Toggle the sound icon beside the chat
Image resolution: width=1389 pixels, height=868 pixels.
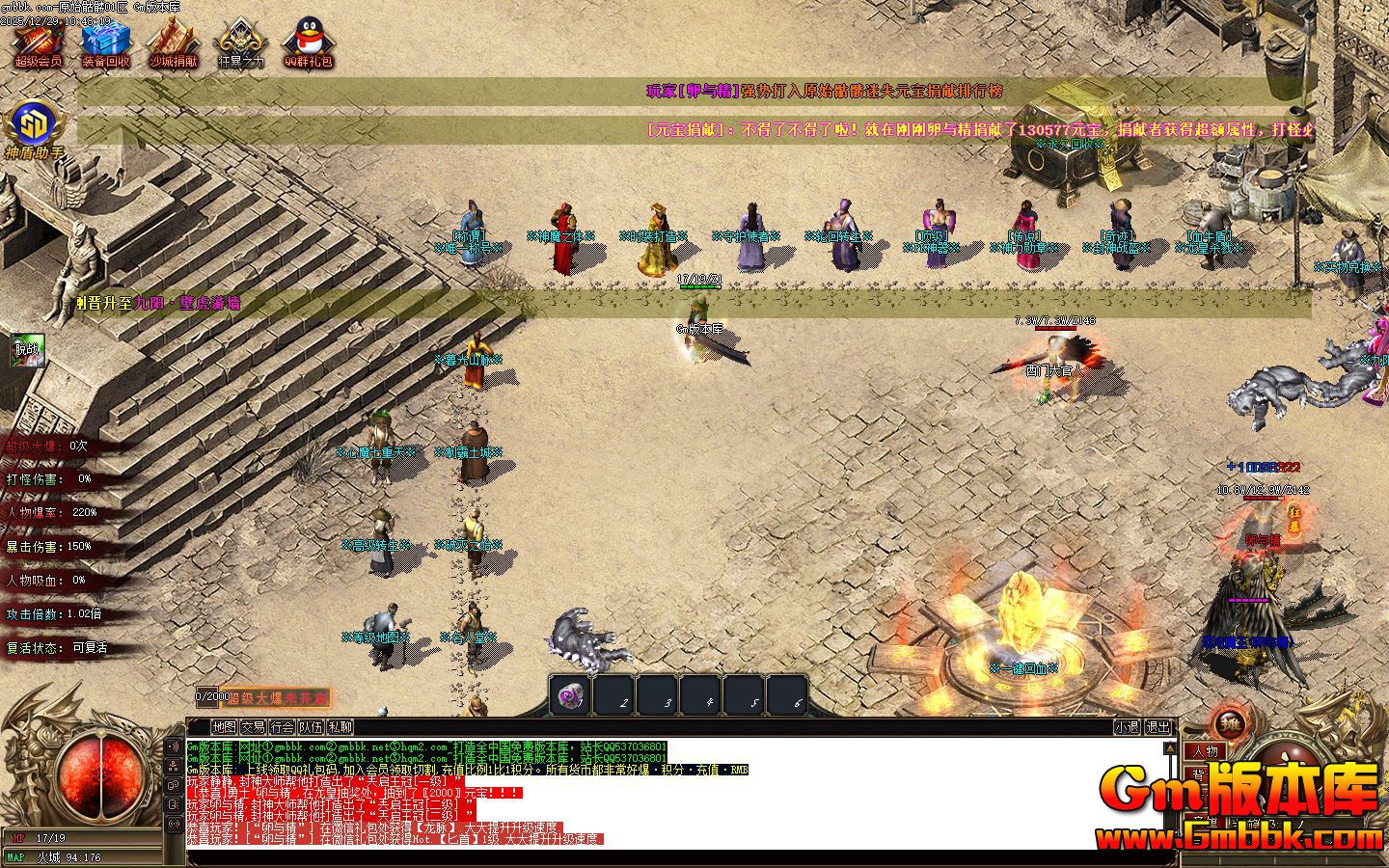tap(175, 746)
